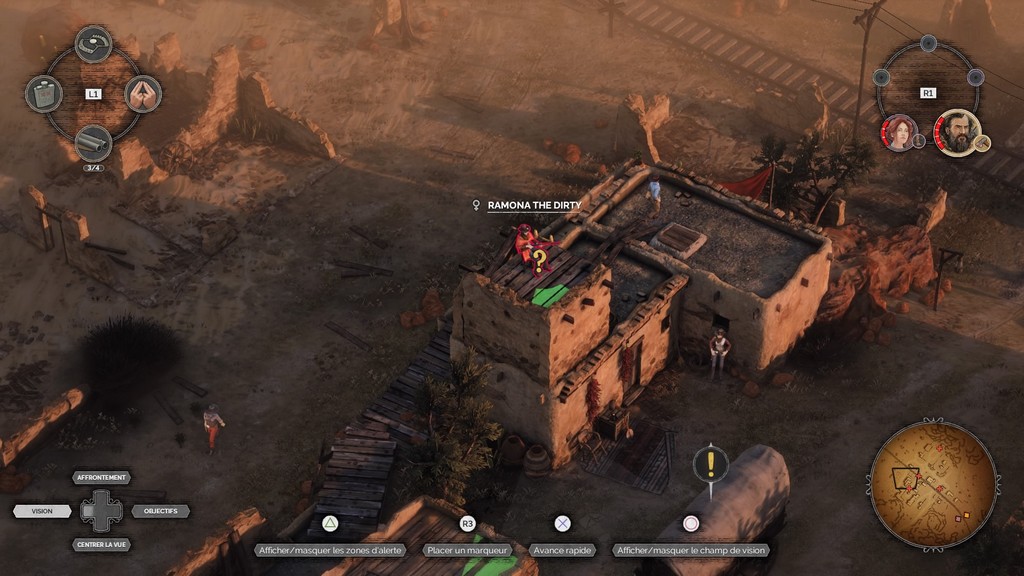Image resolution: width=1024 pixels, height=576 pixels.
Task: Toggle the Vision mode label
Action: pos(42,511)
